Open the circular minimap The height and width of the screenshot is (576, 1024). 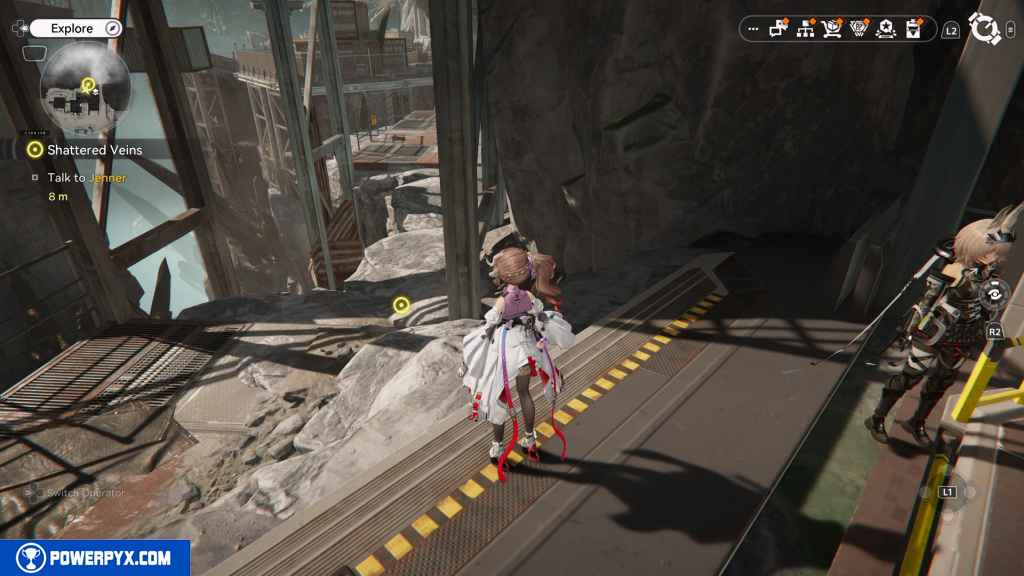tap(85, 88)
